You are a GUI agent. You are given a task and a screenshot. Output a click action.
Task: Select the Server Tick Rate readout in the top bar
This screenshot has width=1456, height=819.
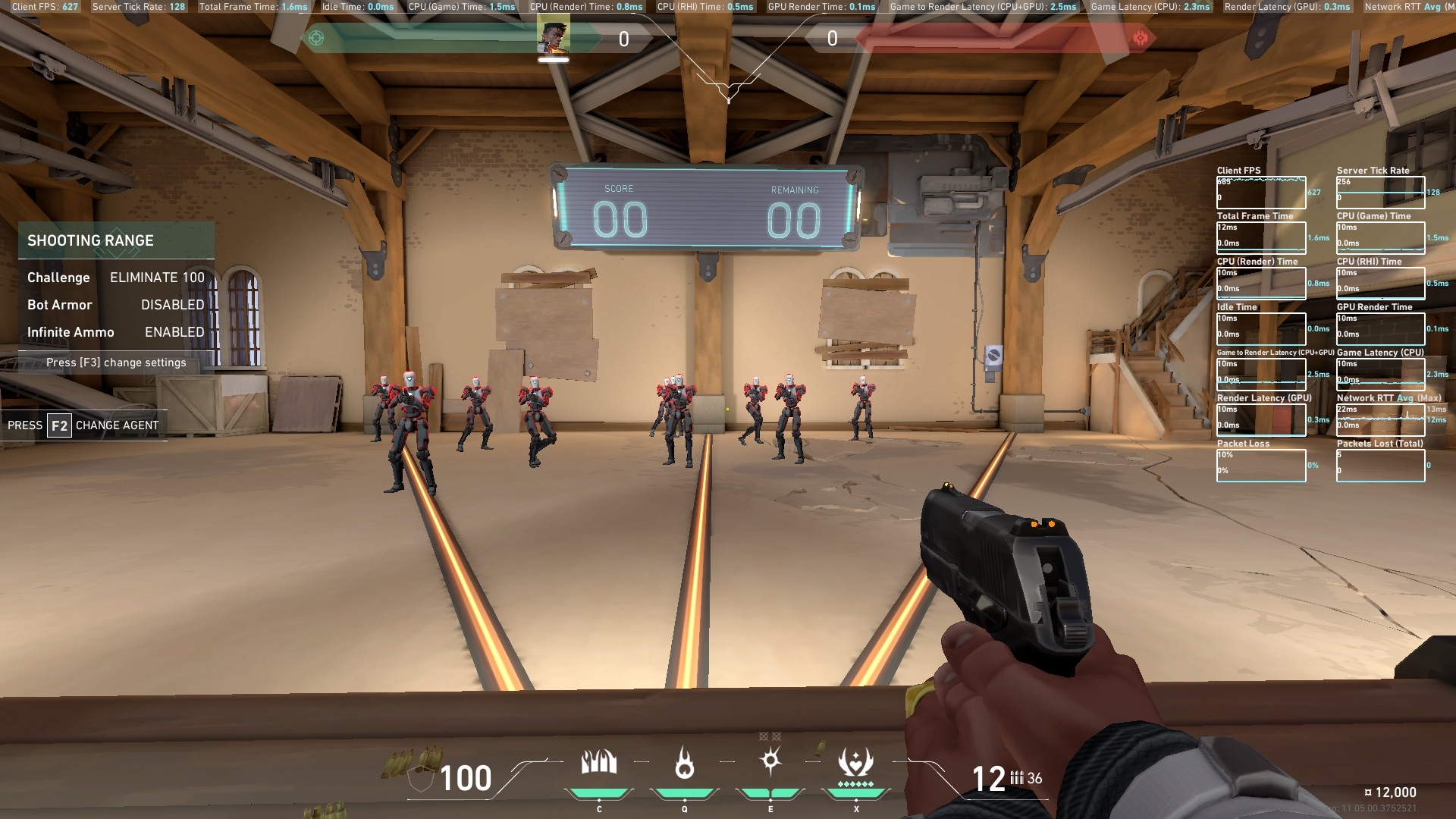click(139, 6)
